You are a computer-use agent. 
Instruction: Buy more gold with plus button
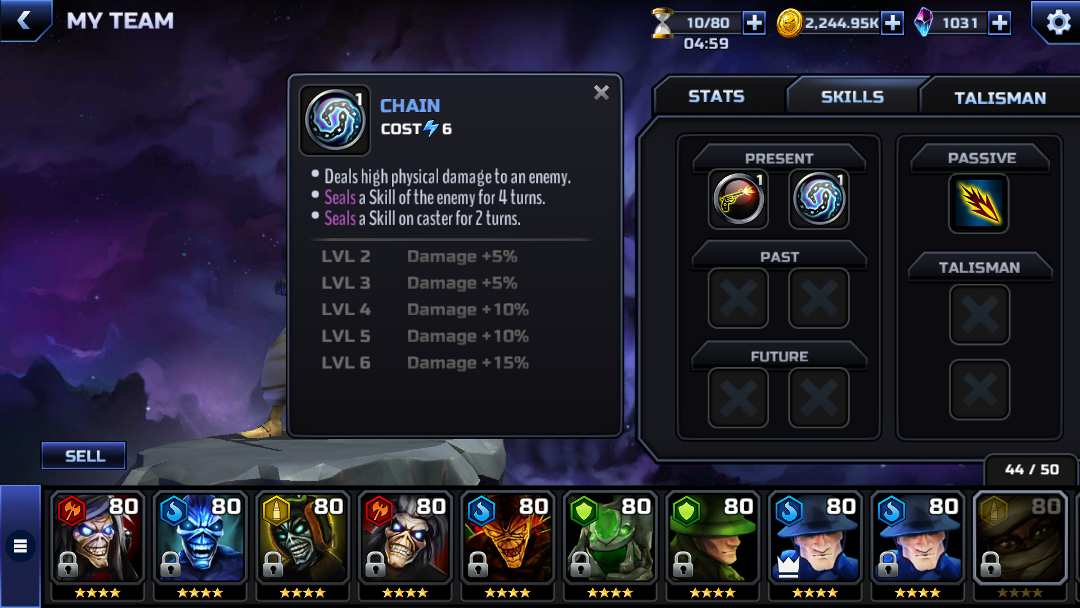coord(892,23)
